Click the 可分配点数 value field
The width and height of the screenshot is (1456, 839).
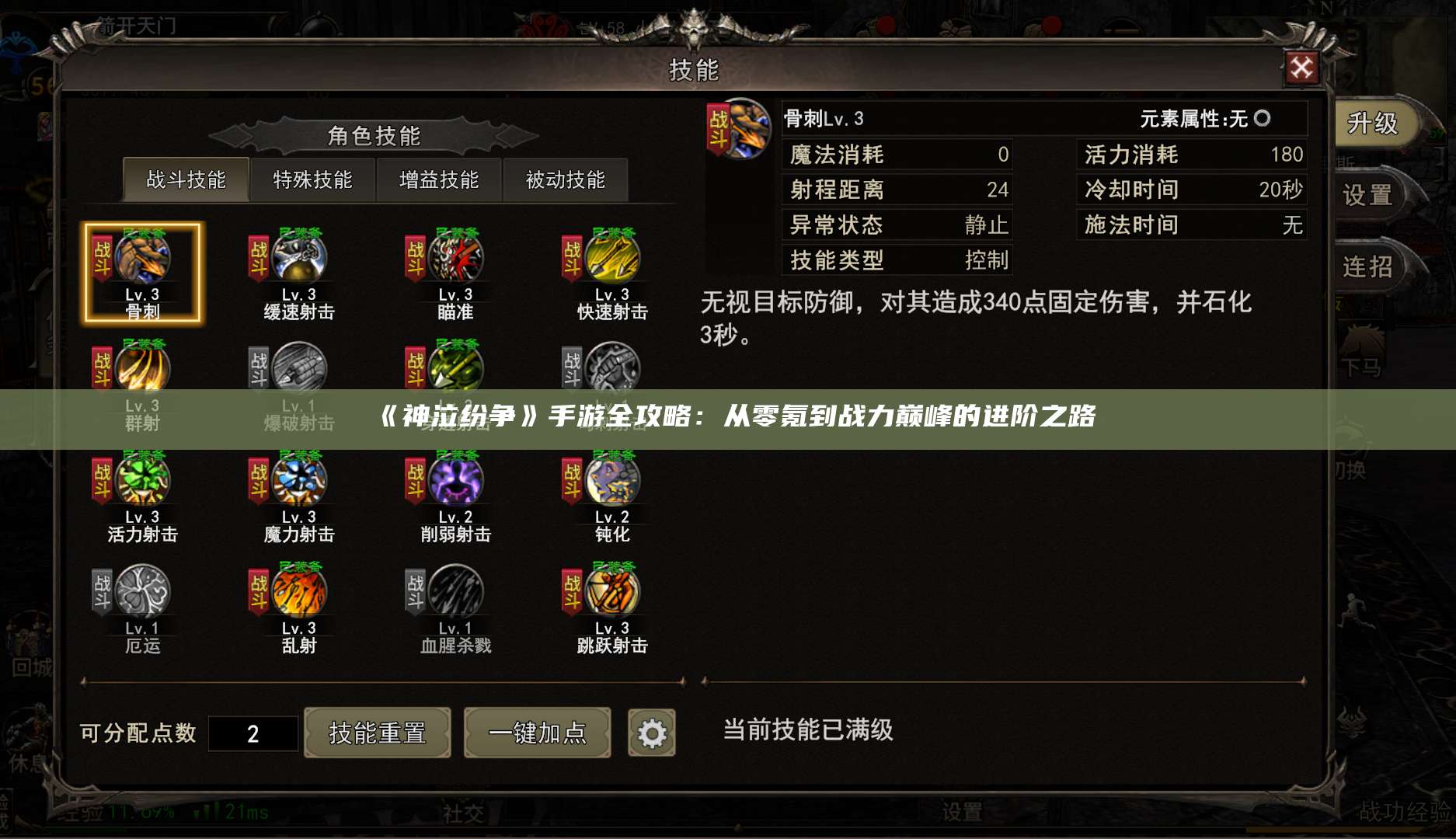[x=253, y=732]
